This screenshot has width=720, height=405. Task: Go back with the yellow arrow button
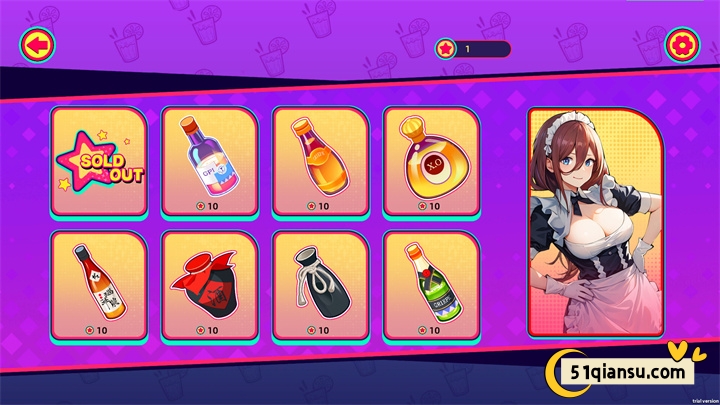pyautogui.click(x=37, y=45)
